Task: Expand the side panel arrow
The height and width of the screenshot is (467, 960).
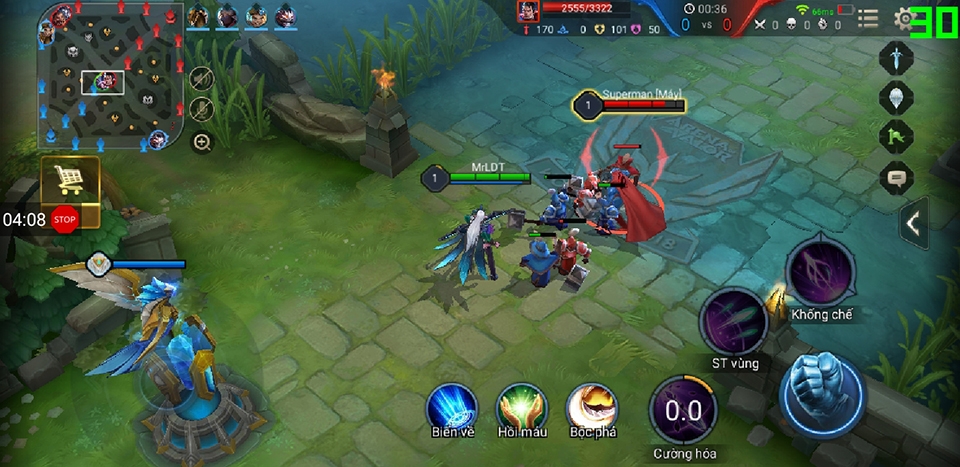Action: pos(912,223)
